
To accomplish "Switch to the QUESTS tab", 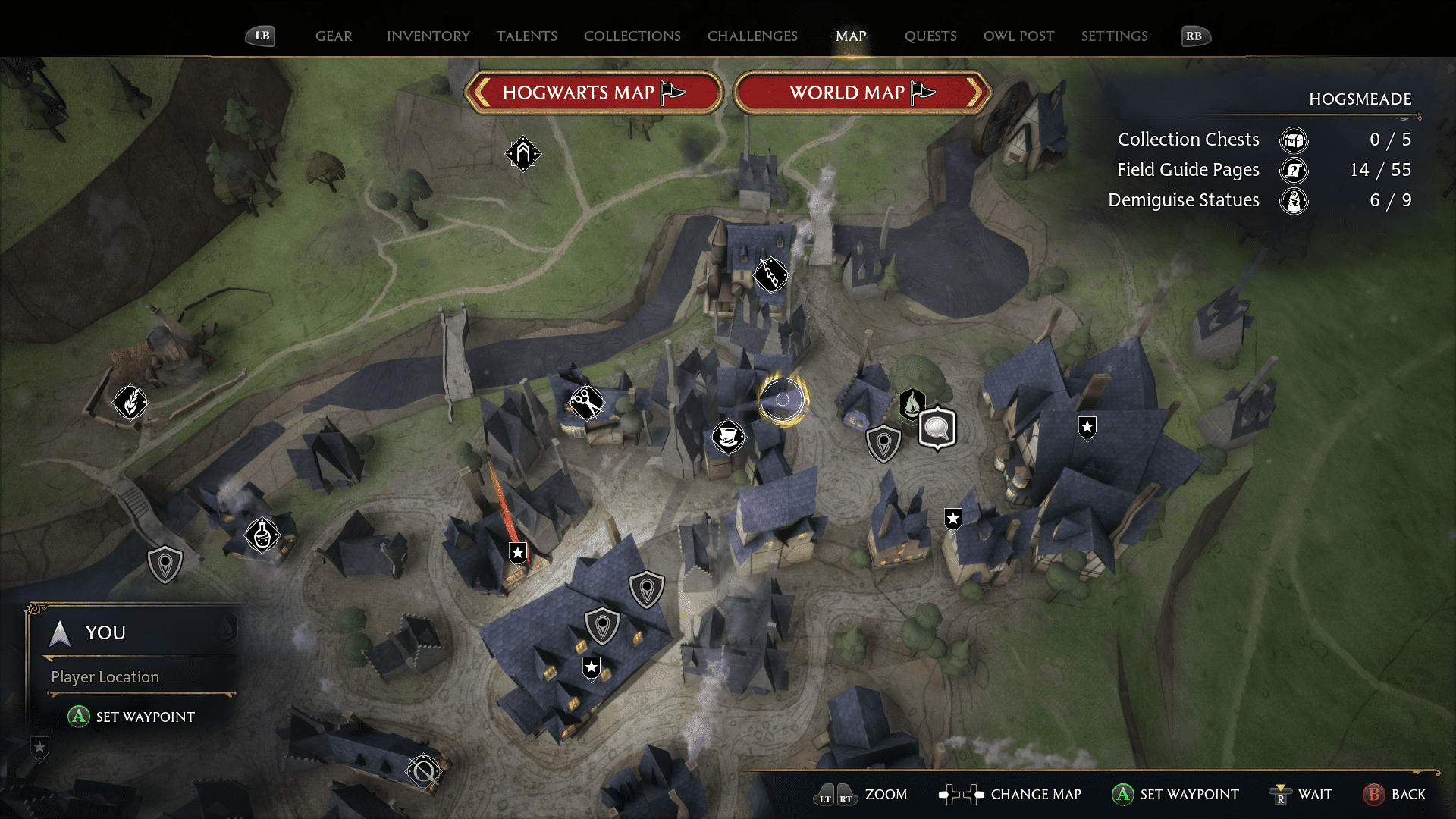I will (930, 36).
